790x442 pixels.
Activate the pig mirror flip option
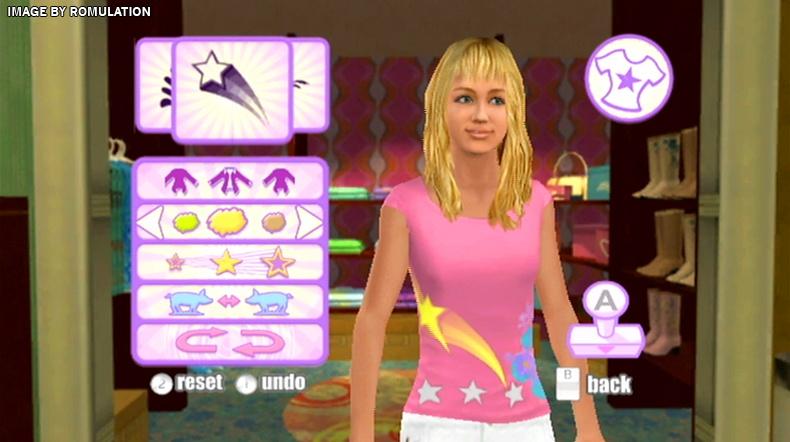click(230, 302)
